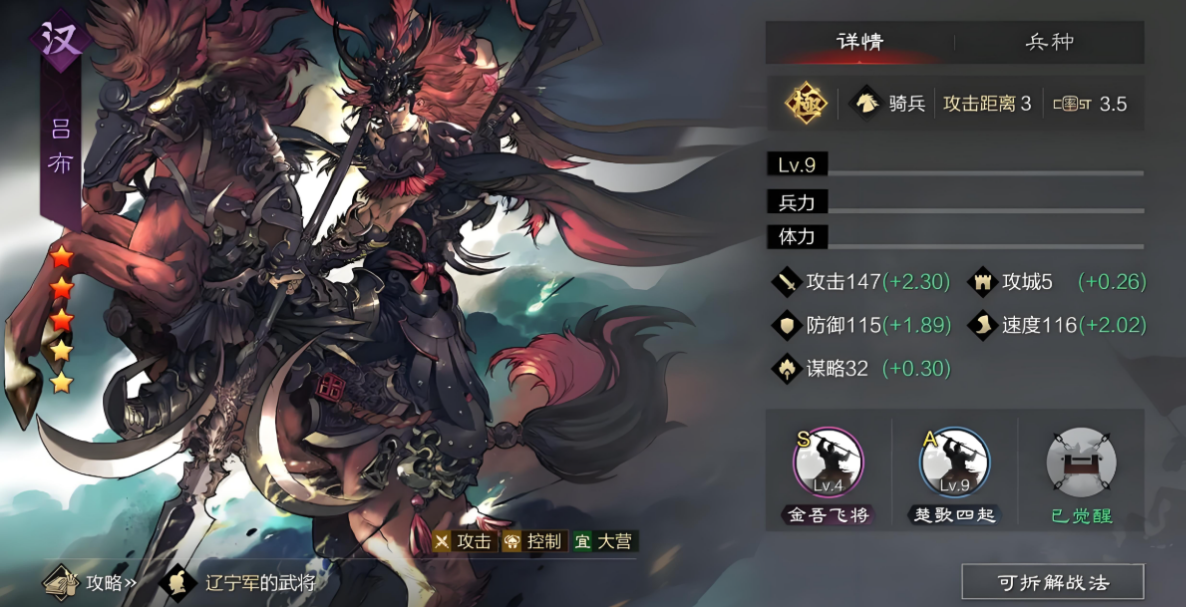The height and width of the screenshot is (607, 1186).
Task: Select the 楚歌四起 A-rank skill
Action: tap(954, 463)
